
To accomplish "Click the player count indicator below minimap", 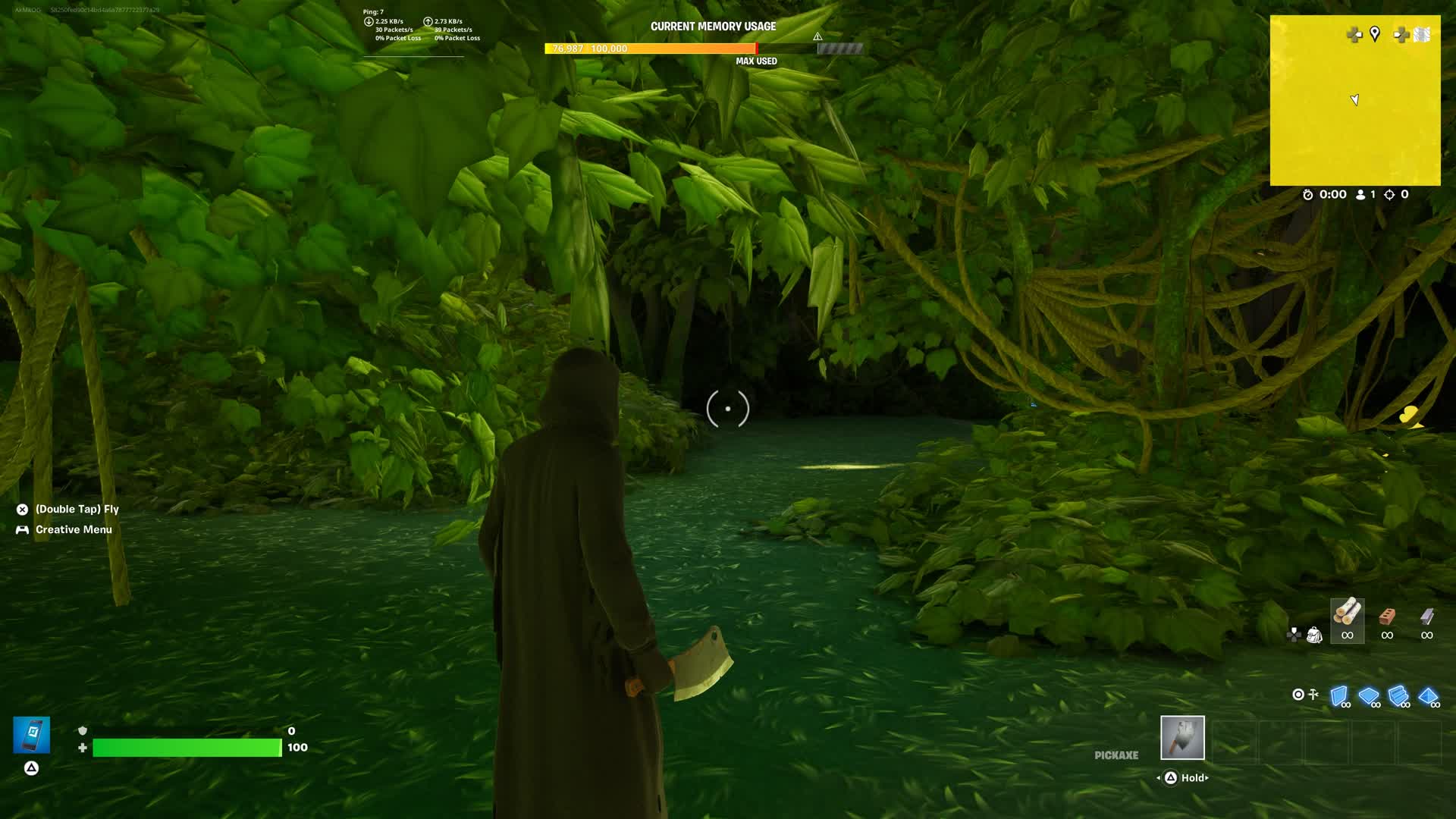I will (1367, 194).
